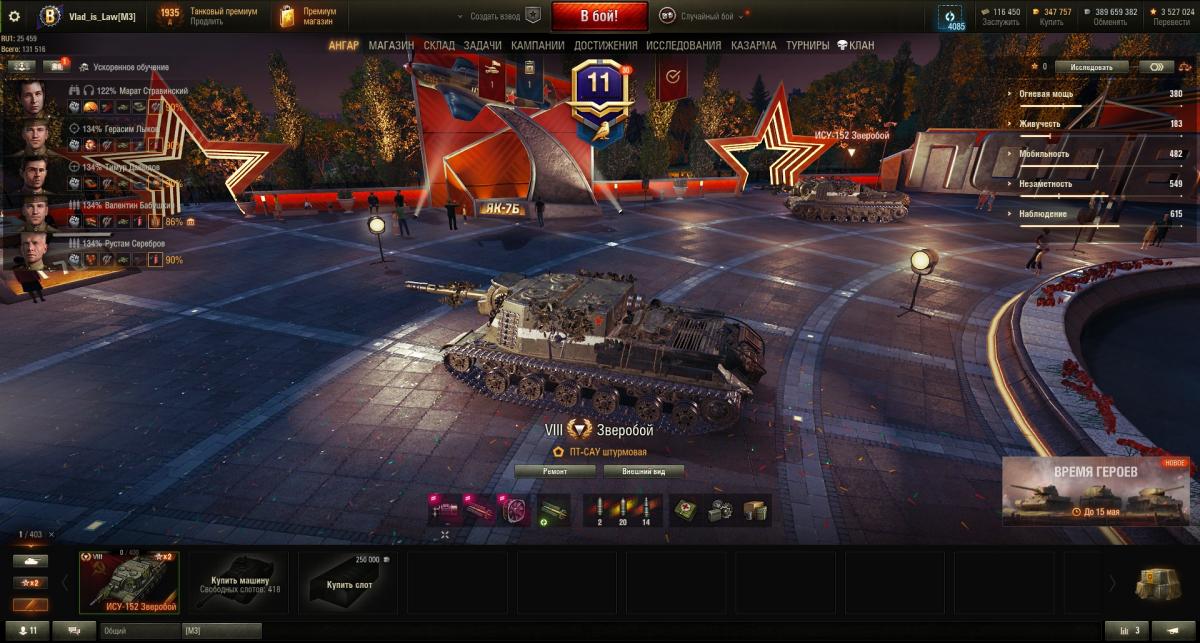Image resolution: width=1200 pixels, height=643 pixels.
Task: Open the СКЛАД tab
Action: (x=439, y=45)
